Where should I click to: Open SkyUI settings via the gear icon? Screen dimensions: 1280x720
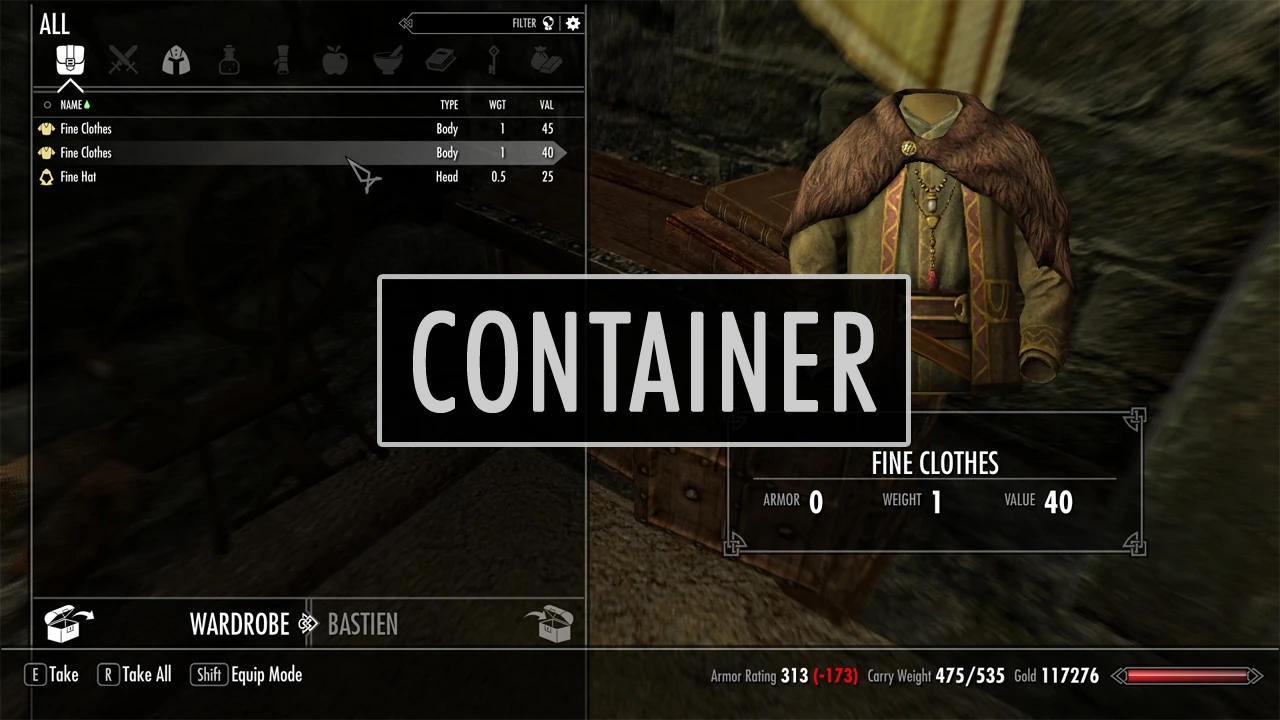click(573, 23)
